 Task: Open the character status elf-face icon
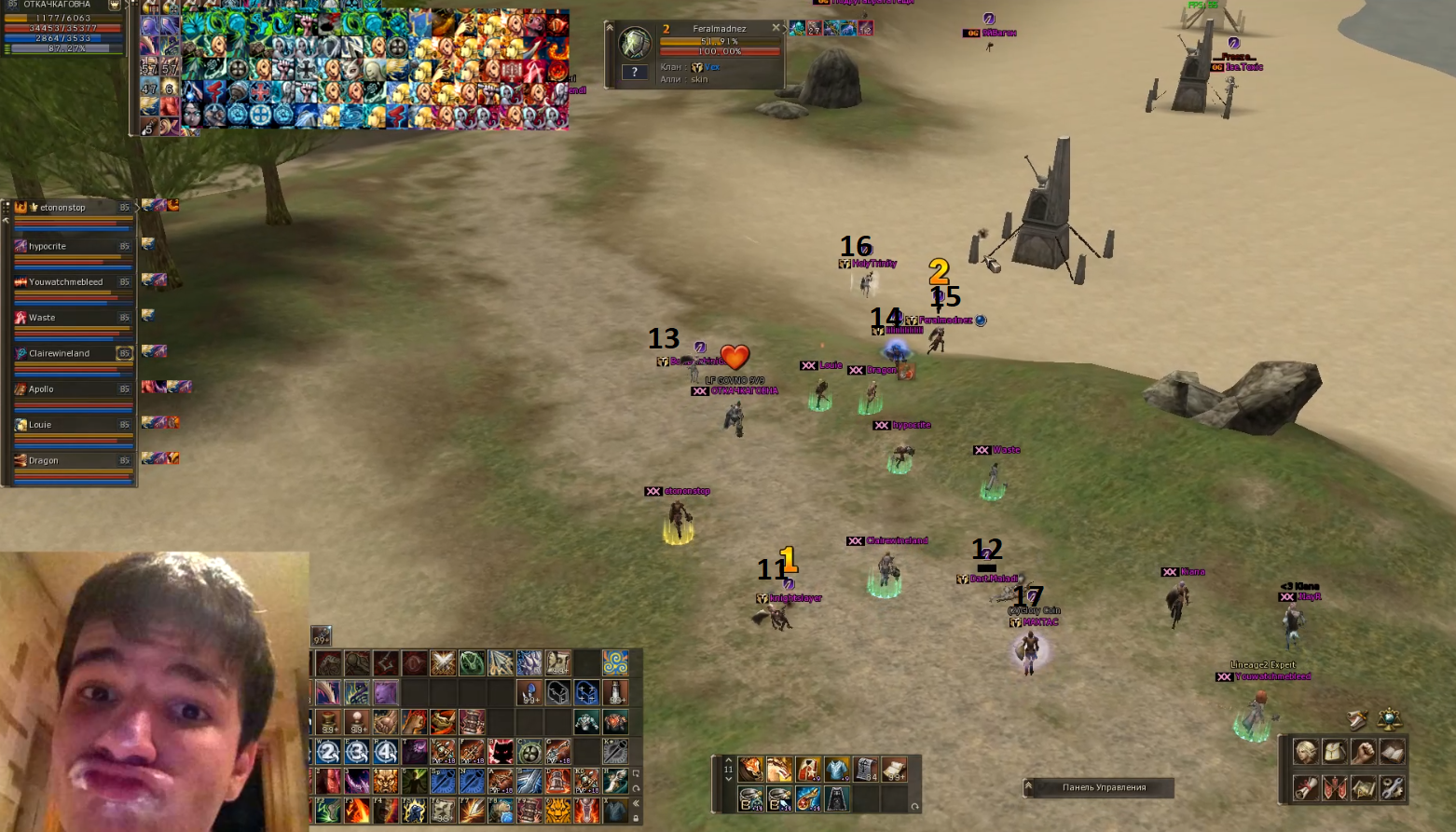pos(1306,752)
